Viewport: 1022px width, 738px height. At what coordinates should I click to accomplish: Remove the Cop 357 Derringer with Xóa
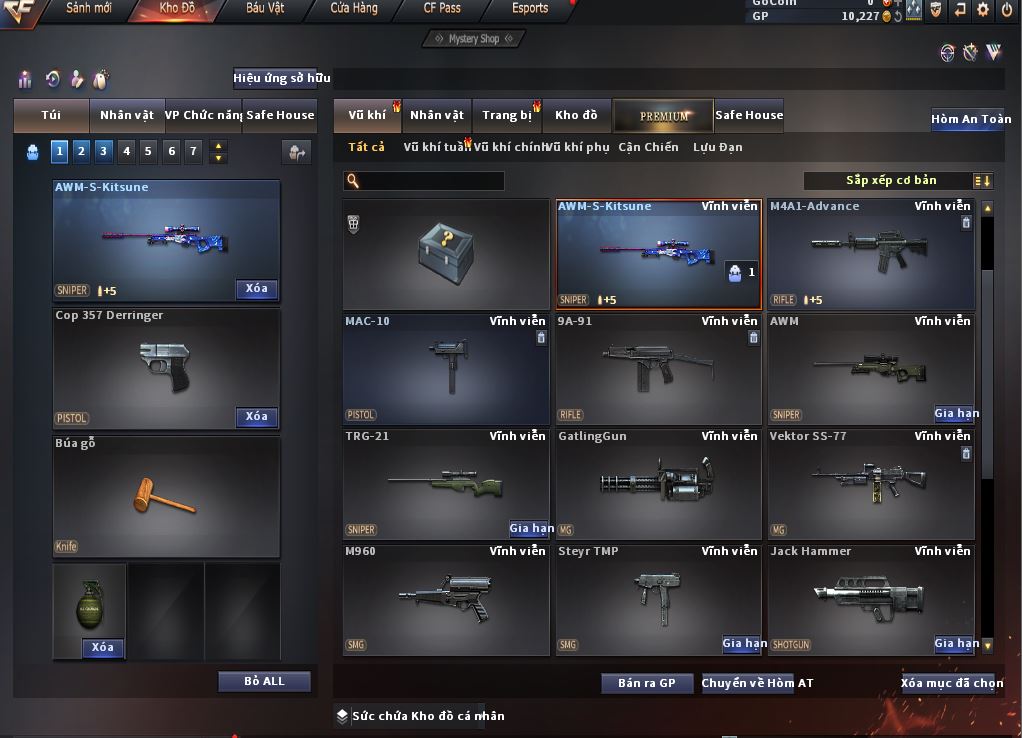[x=257, y=417]
